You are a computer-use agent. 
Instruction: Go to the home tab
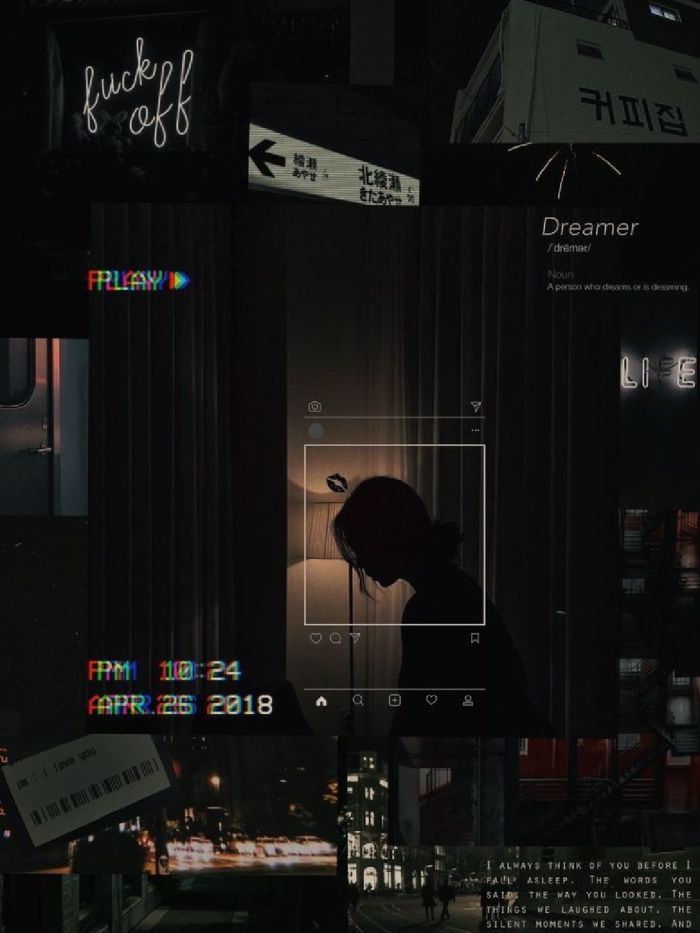(x=321, y=700)
